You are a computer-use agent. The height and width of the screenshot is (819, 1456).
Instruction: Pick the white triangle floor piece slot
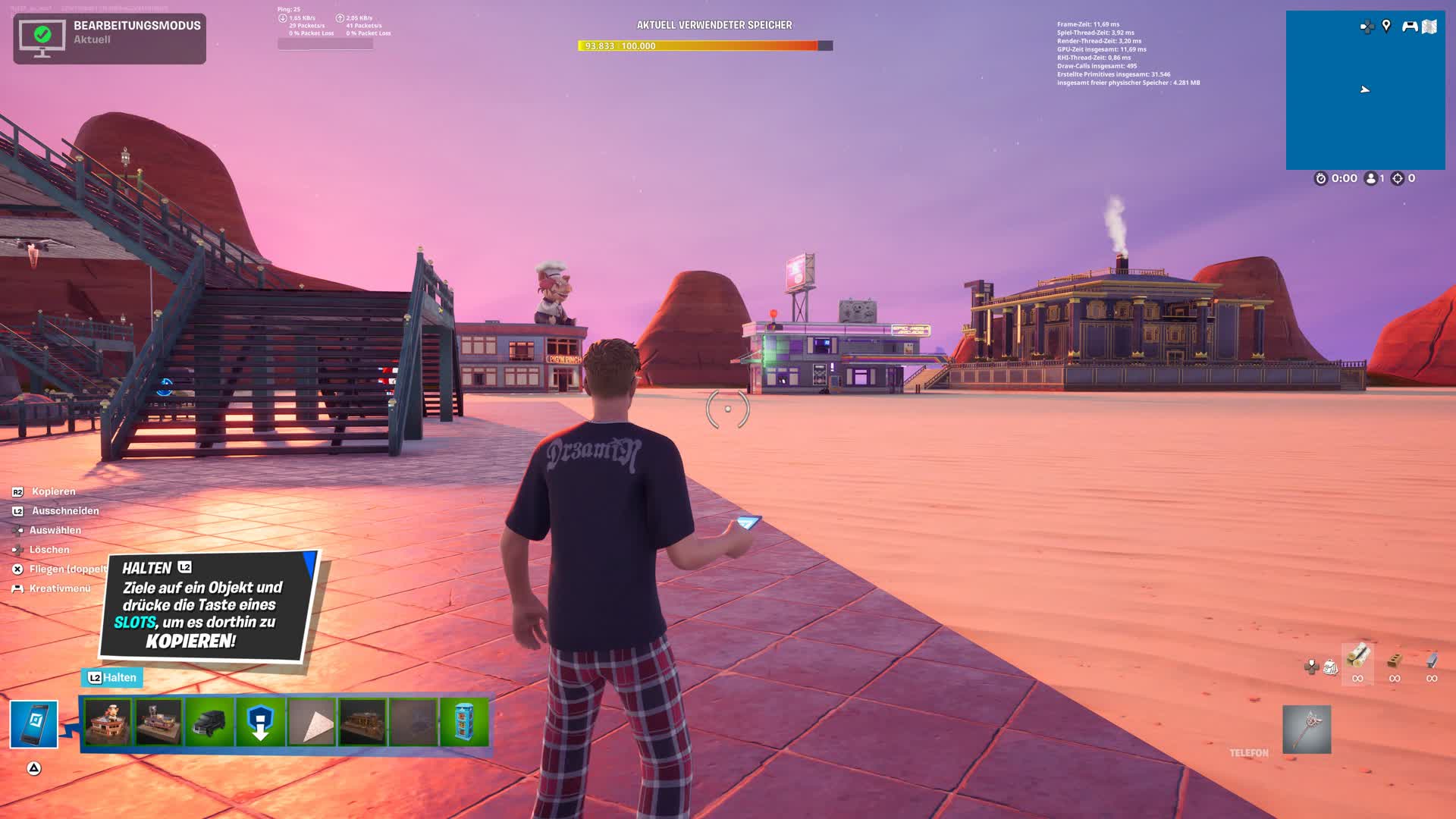312,723
